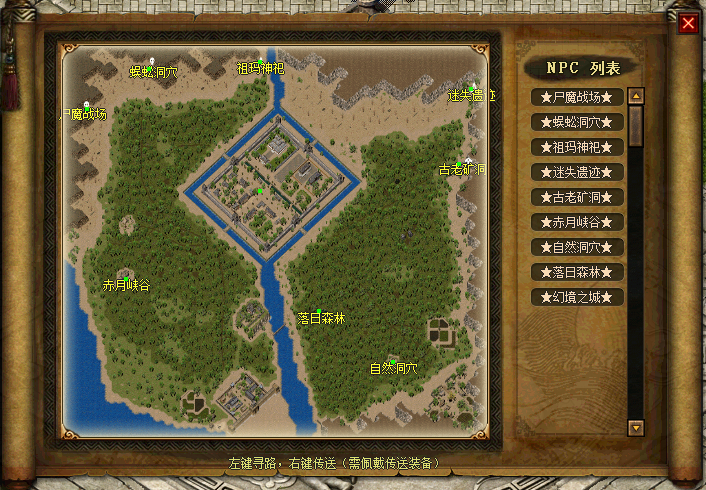Pick the ★自然洞穴★ list entry
The image size is (706, 490).
pos(578,247)
